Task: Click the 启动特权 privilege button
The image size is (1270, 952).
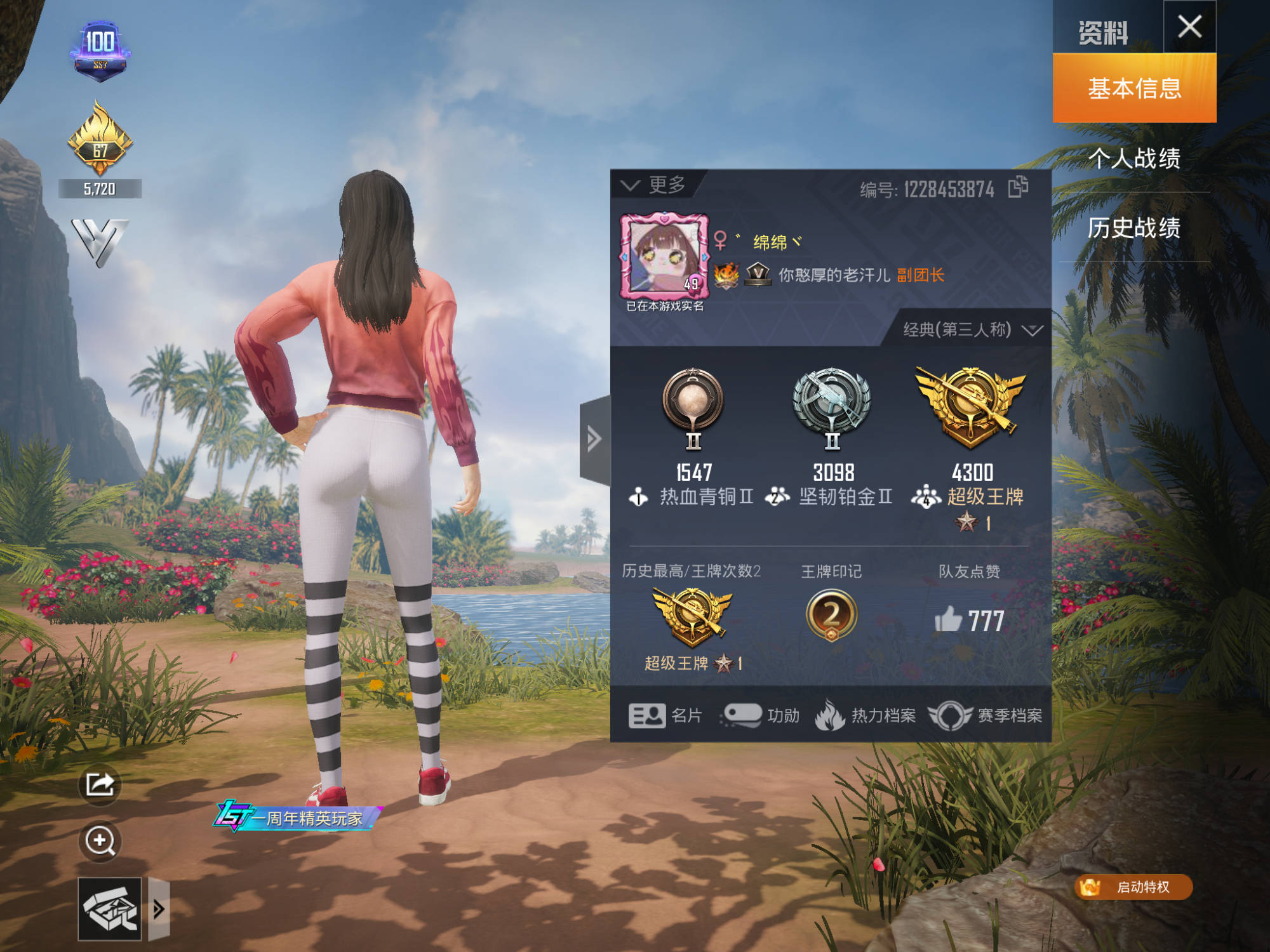Action: [1133, 887]
